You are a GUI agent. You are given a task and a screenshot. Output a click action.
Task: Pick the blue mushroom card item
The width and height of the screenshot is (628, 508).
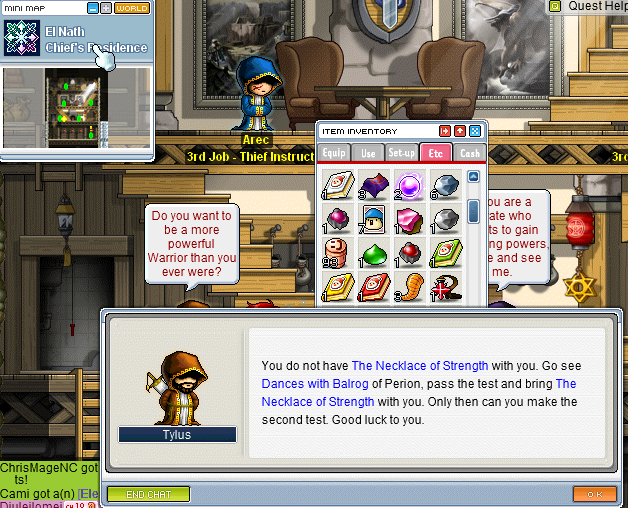coord(373,219)
